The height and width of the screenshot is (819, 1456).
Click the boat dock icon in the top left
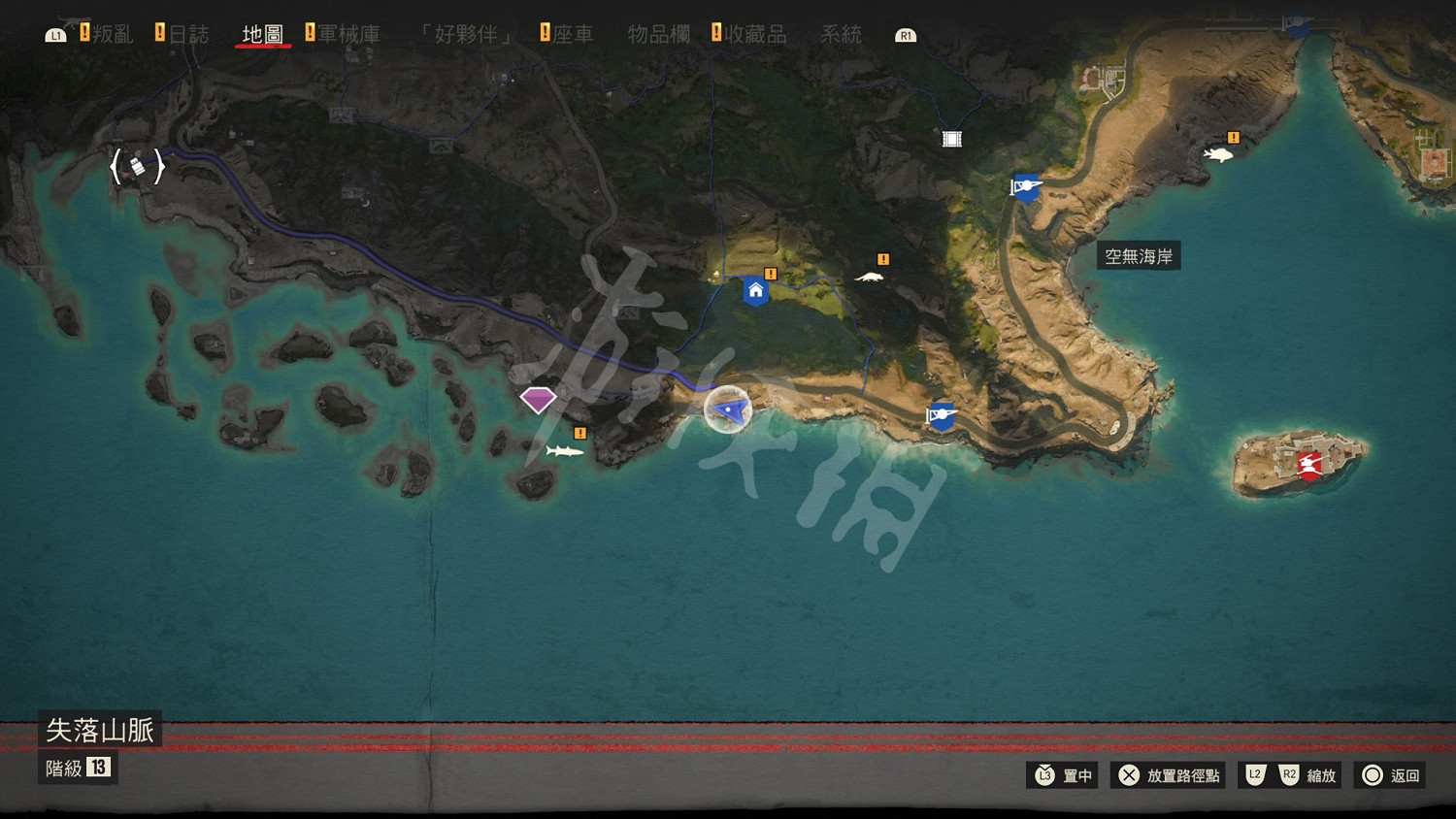coord(138,166)
